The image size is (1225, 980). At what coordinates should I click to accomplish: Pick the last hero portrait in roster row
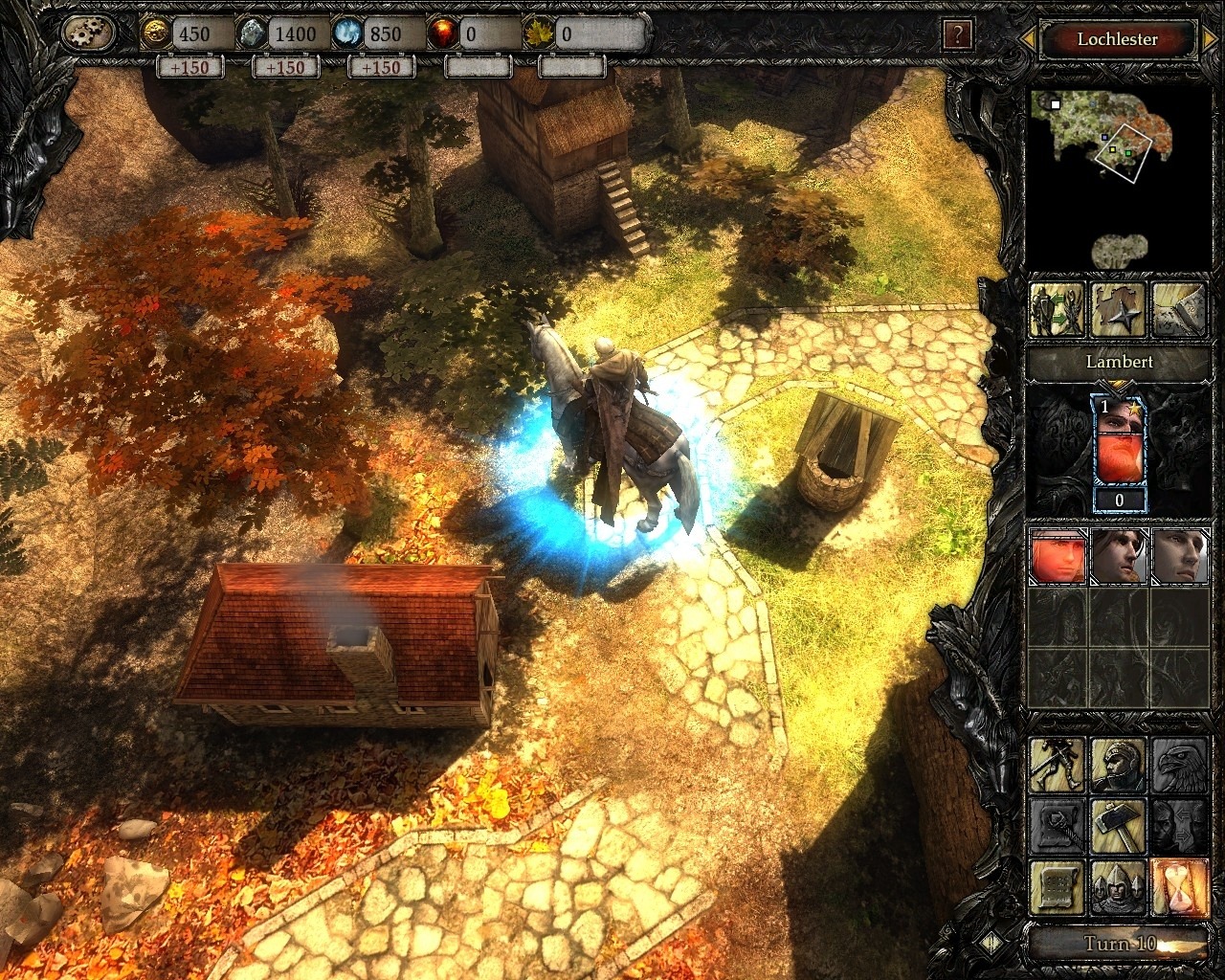(x=1179, y=556)
